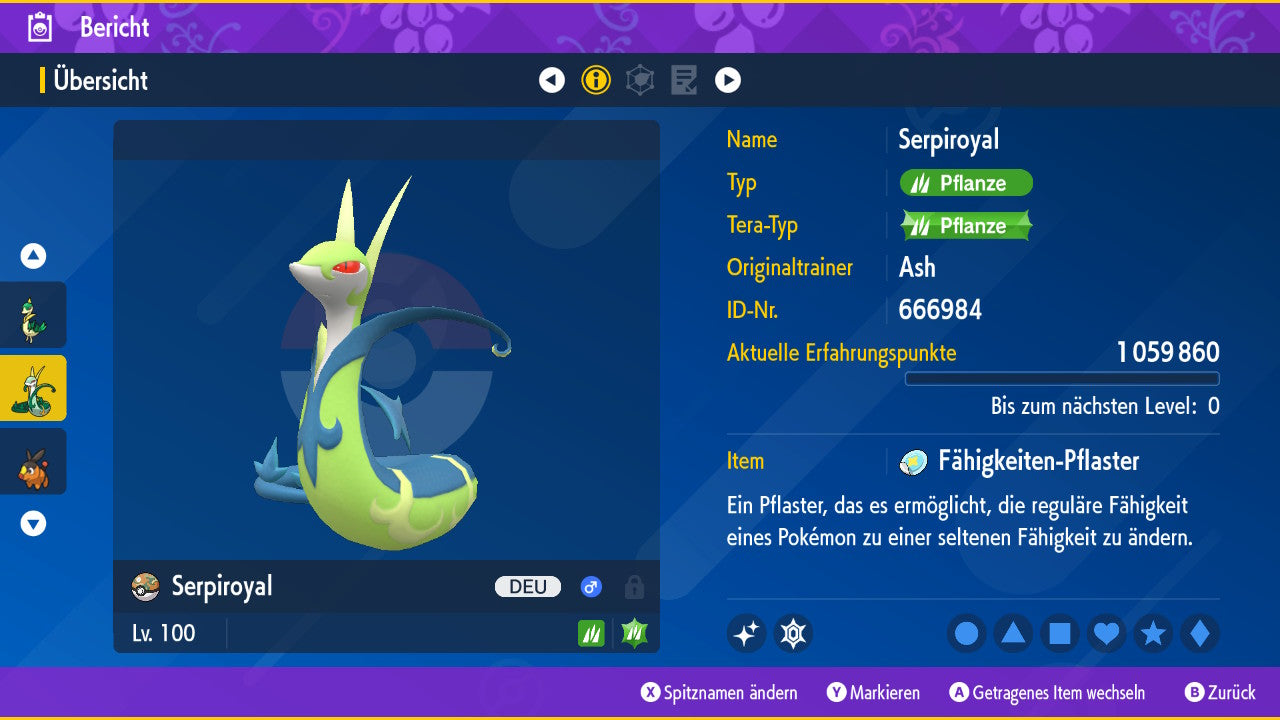Screen dimensions: 1280x720
Task: Go to the next summary page arrow
Action: pos(728,80)
